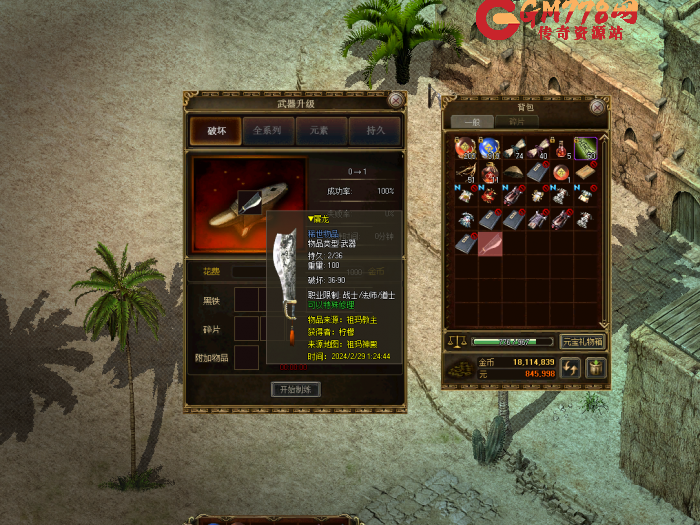Open the 元素 element tab

(x=321, y=131)
